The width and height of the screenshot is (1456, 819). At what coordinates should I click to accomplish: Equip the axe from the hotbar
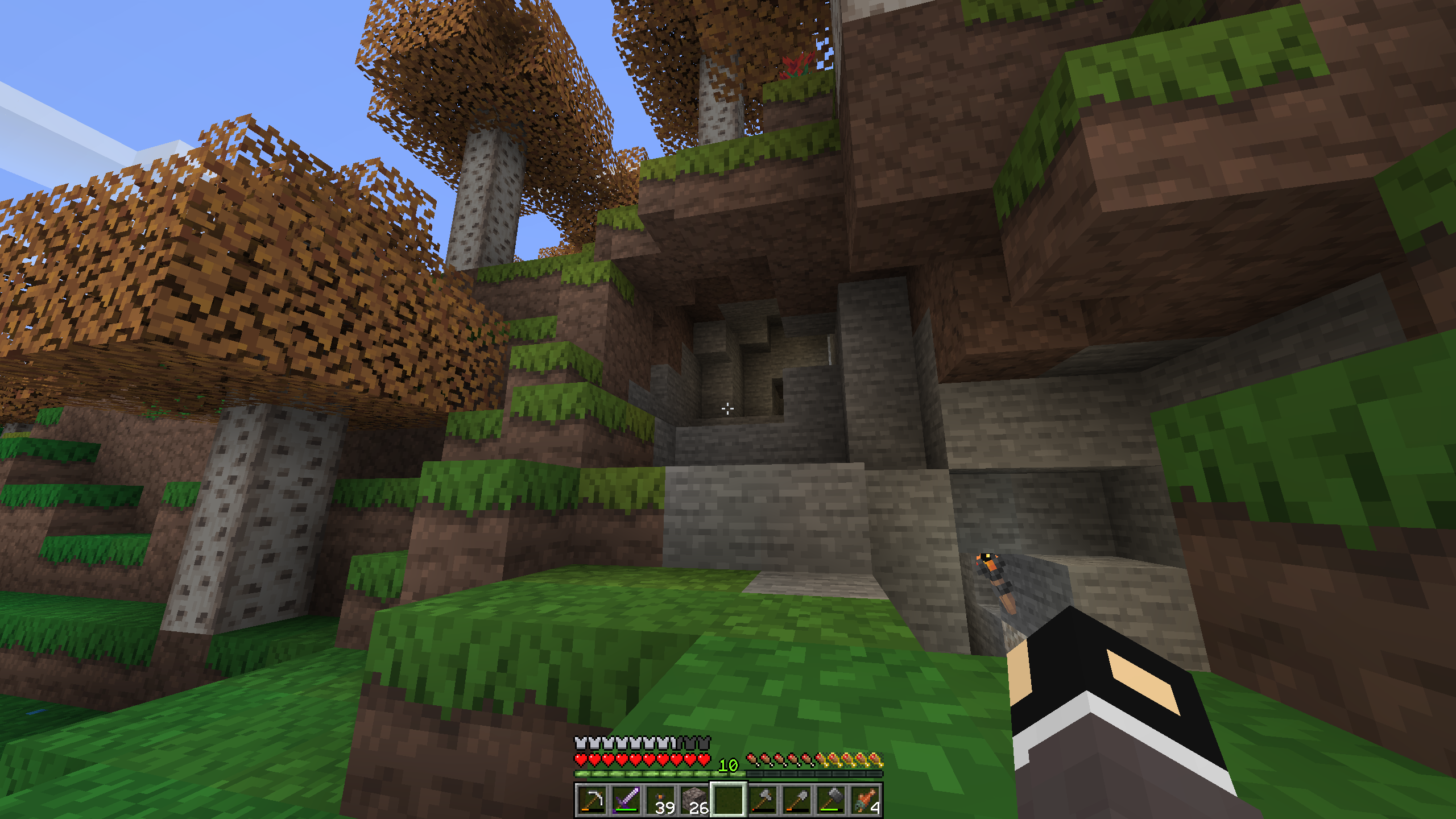(763, 800)
